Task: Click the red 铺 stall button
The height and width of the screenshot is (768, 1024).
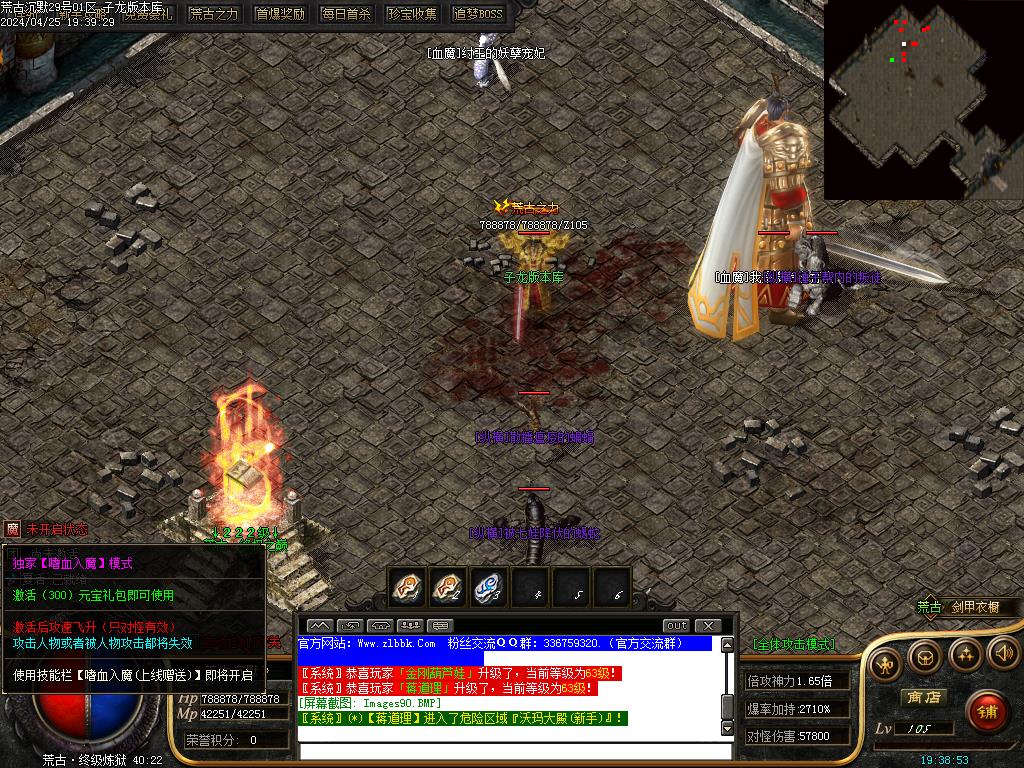Action: (x=988, y=712)
